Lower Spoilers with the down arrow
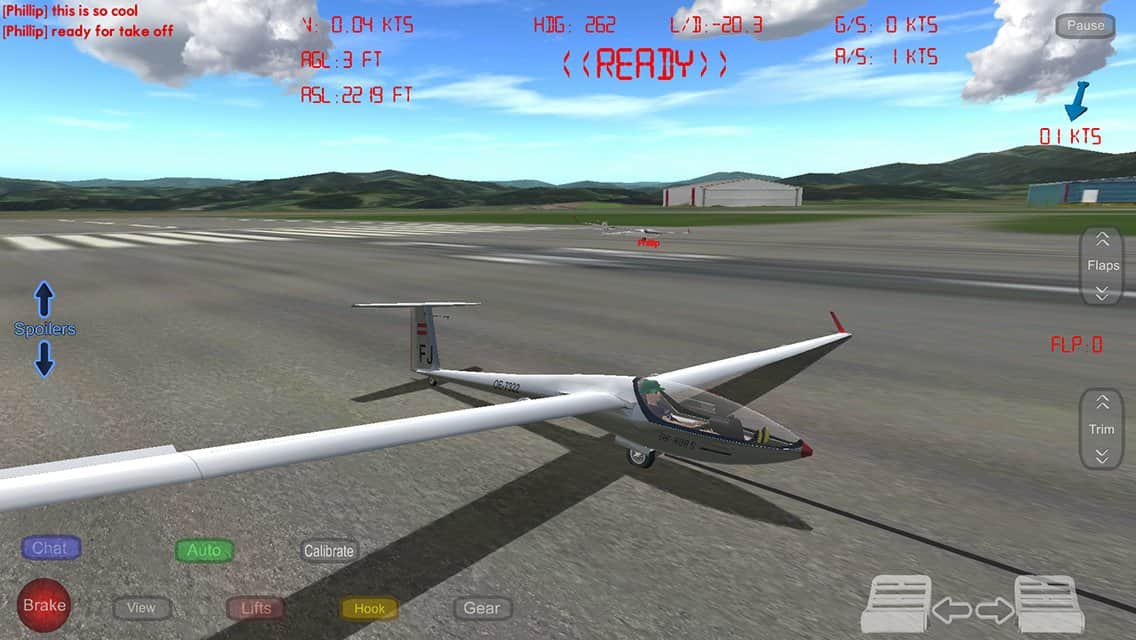This screenshot has width=1136, height=640. [44, 358]
